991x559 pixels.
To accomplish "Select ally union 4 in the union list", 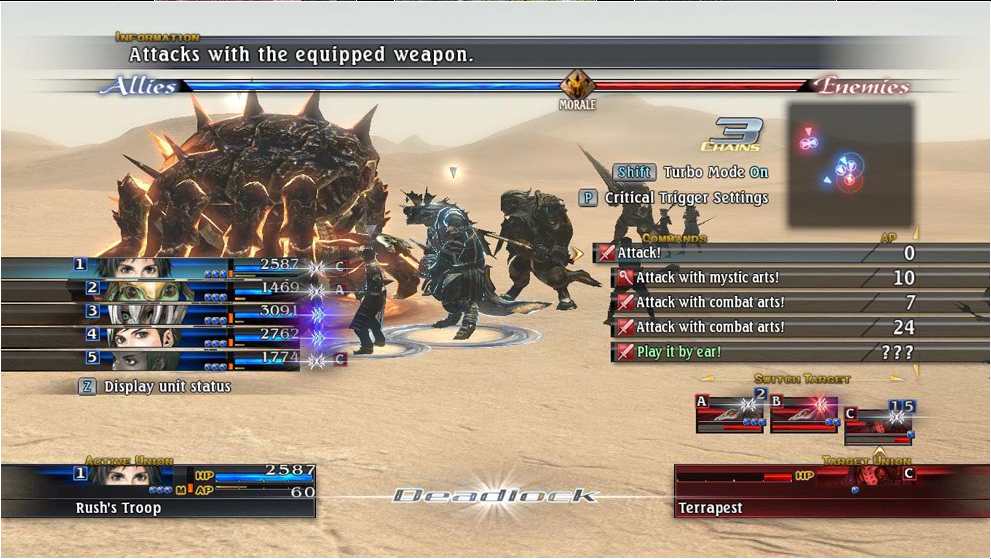I will pyautogui.click(x=150, y=336).
